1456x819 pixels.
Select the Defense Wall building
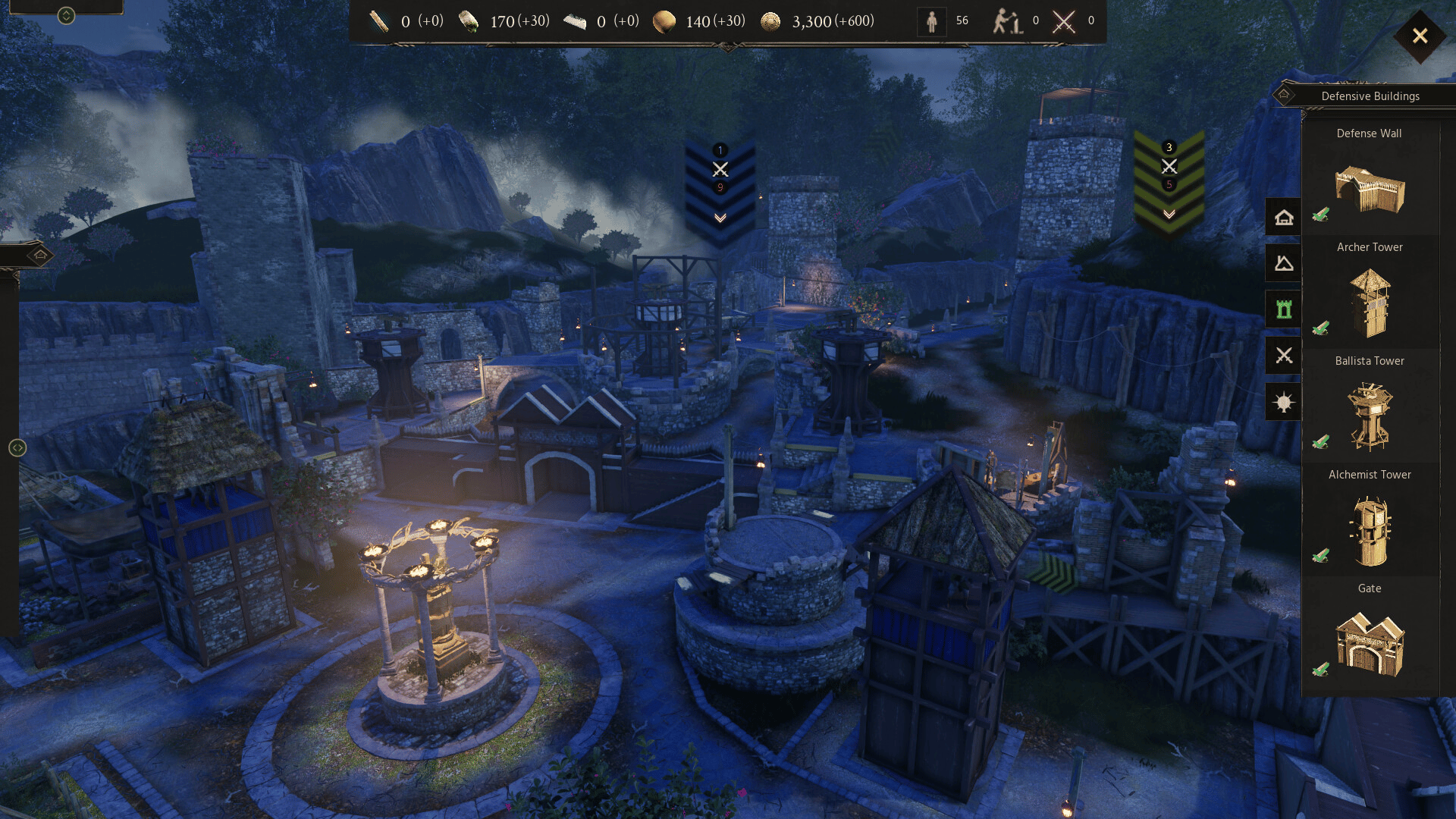[1370, 188]
